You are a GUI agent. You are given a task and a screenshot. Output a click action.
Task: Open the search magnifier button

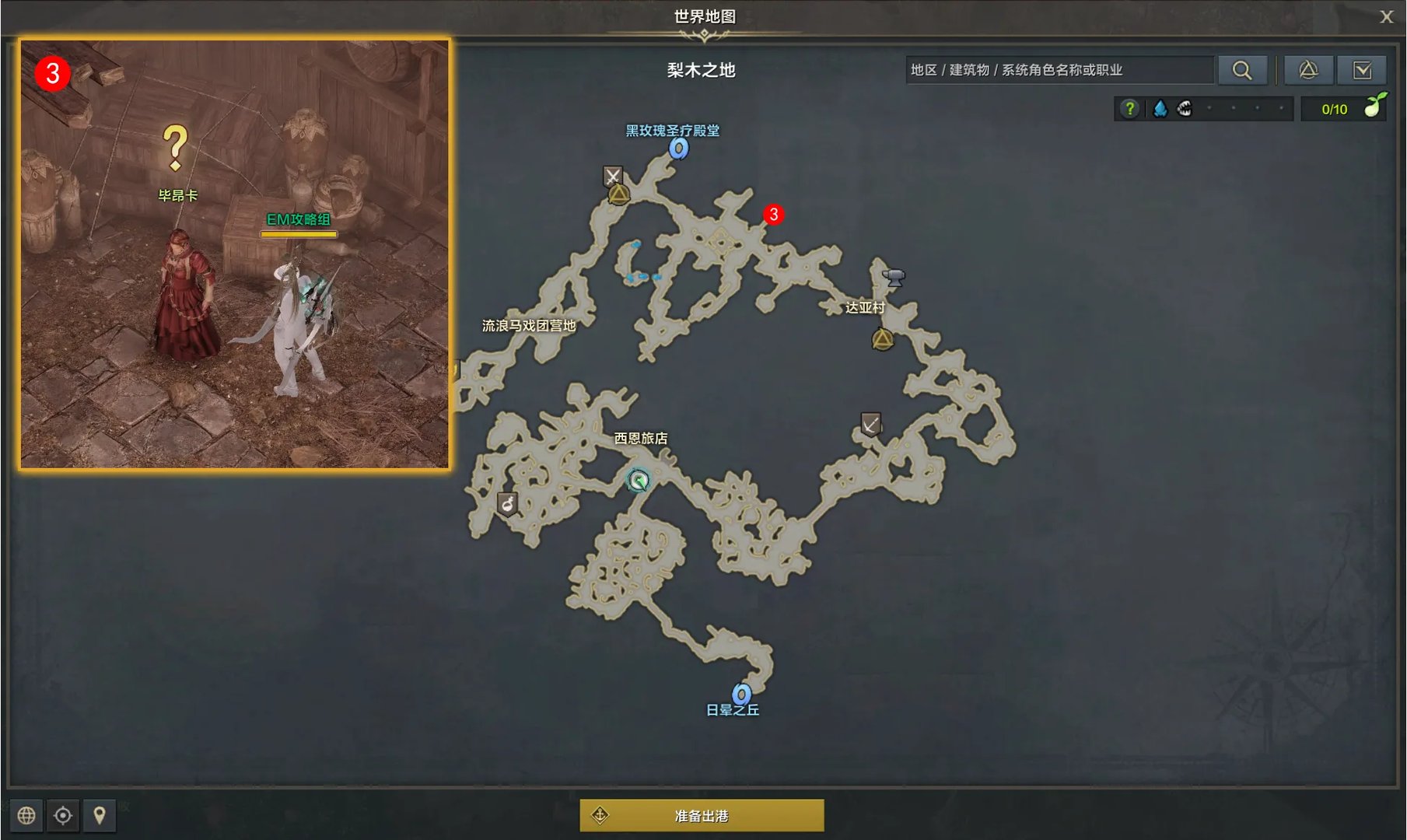[x=1242, y=69]
